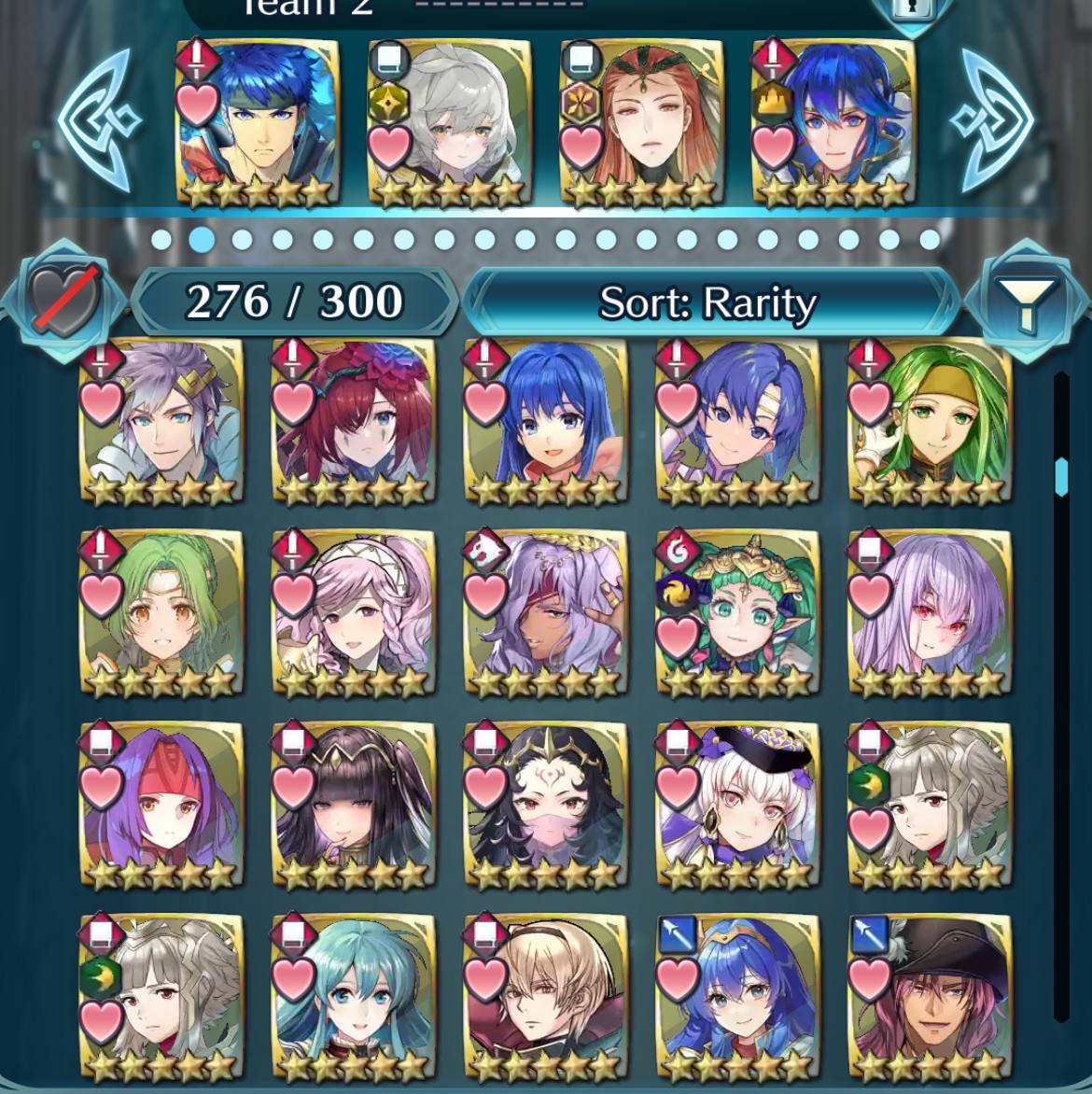Select the white-haired hero wearing a black hat
Viewport: 1092px width, 1094px height.
pyautogui.click(x=737, y=806)
